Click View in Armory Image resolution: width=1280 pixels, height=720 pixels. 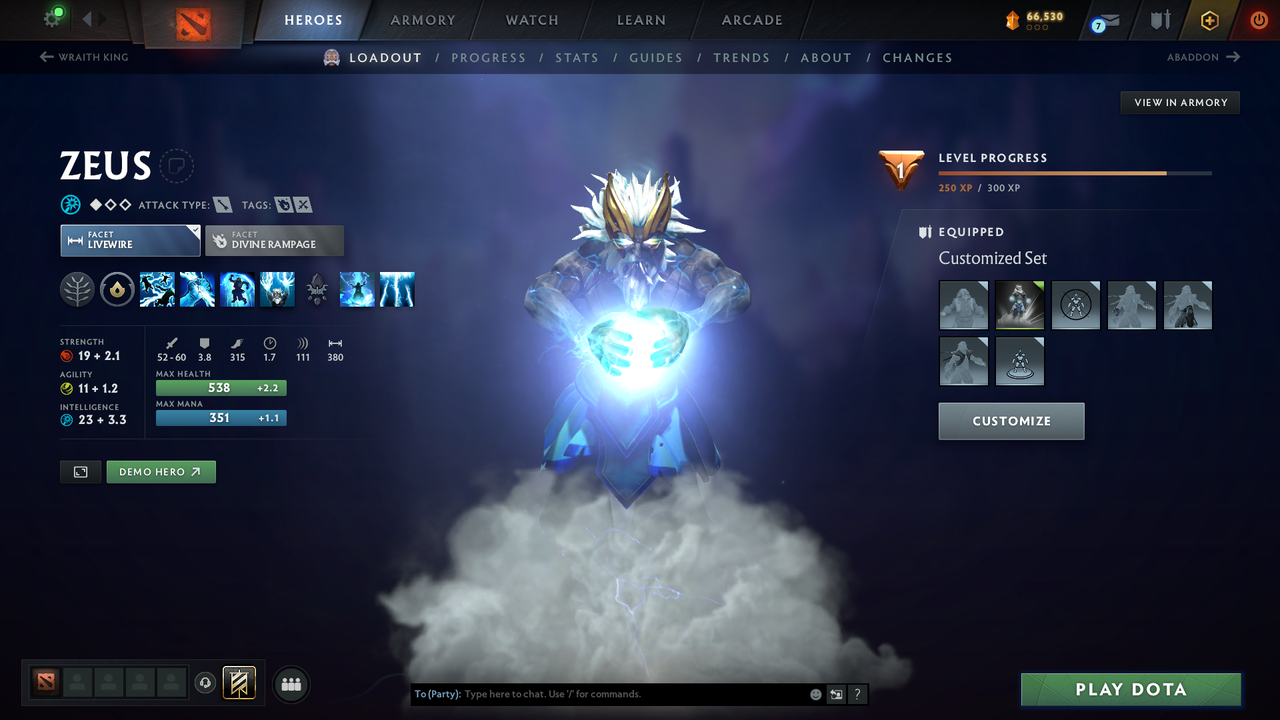coord(1179,102)
